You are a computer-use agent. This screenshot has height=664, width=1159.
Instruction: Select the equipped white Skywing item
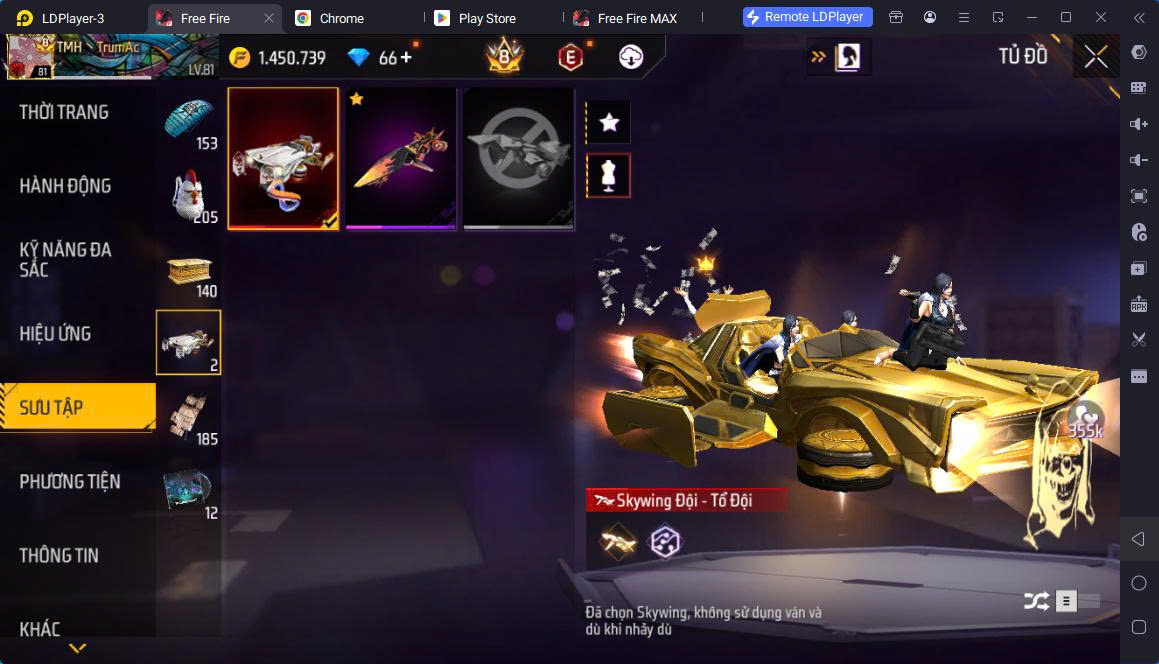(x=283, y=159)
